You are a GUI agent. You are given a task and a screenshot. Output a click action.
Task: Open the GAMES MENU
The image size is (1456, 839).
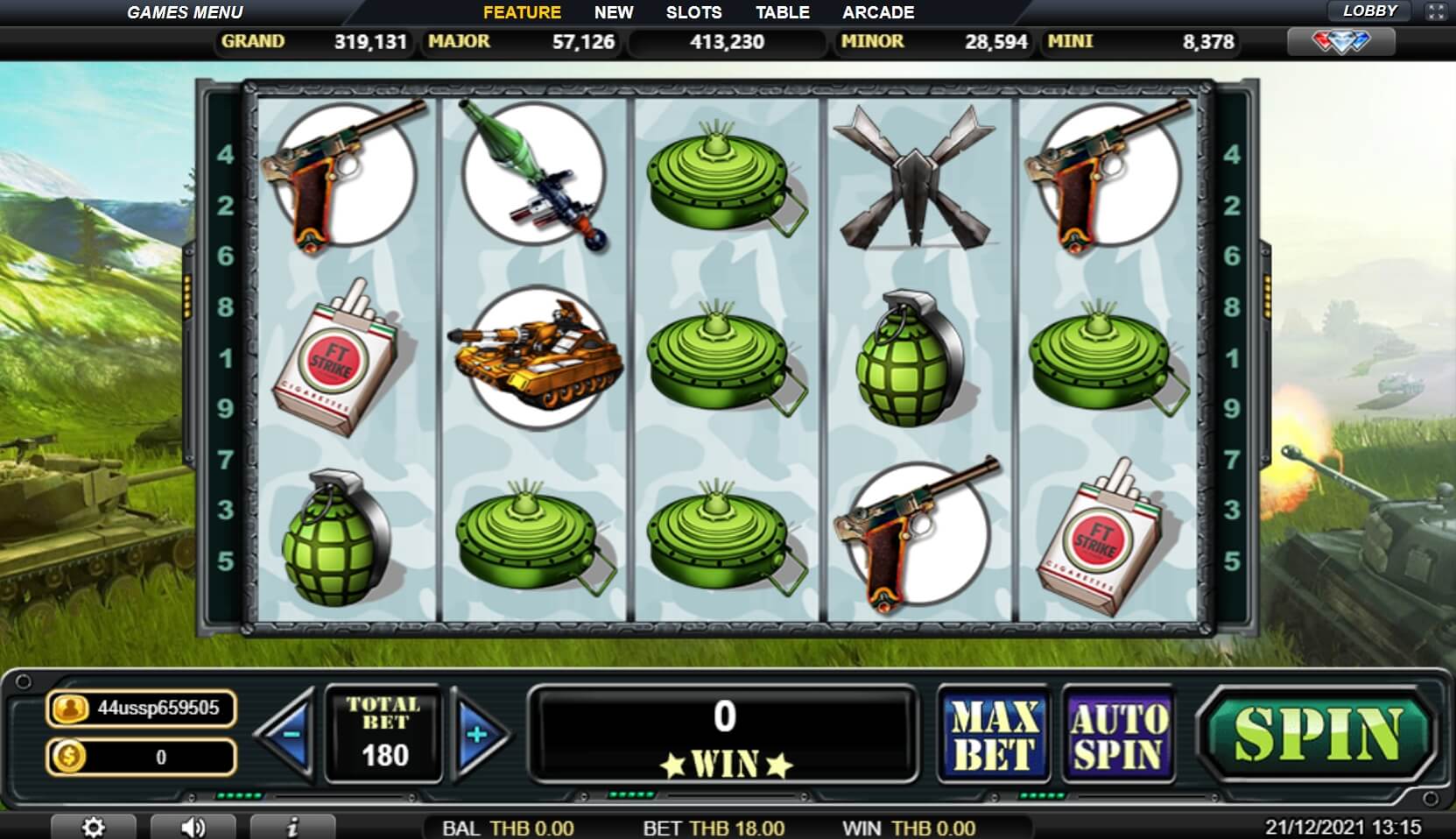[185, 11]
